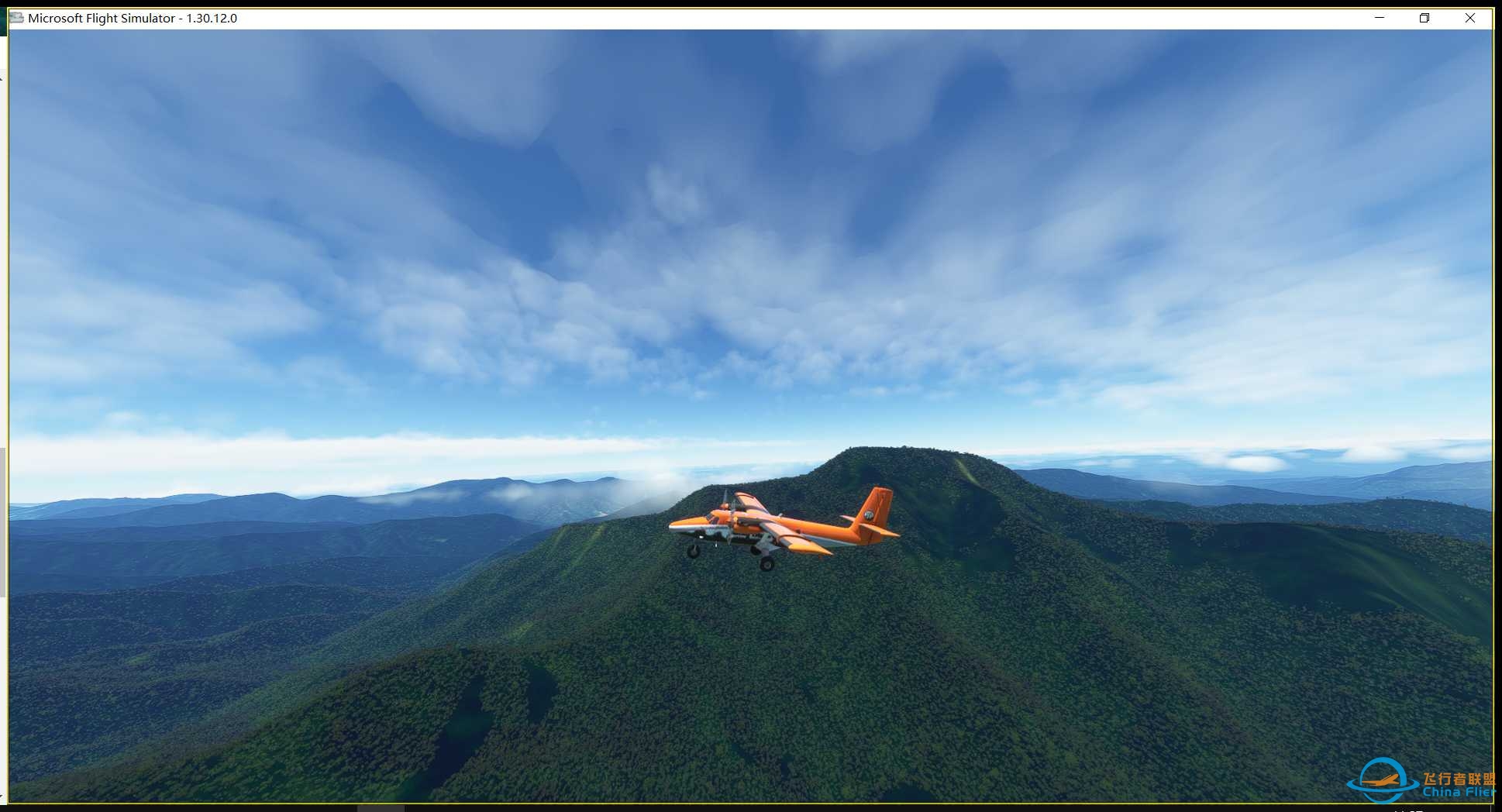The height and width of the screenshot is (812, 1502).
Task: Minimize the Microsoft Flight Simulator window
Action: coord(1380,18)
